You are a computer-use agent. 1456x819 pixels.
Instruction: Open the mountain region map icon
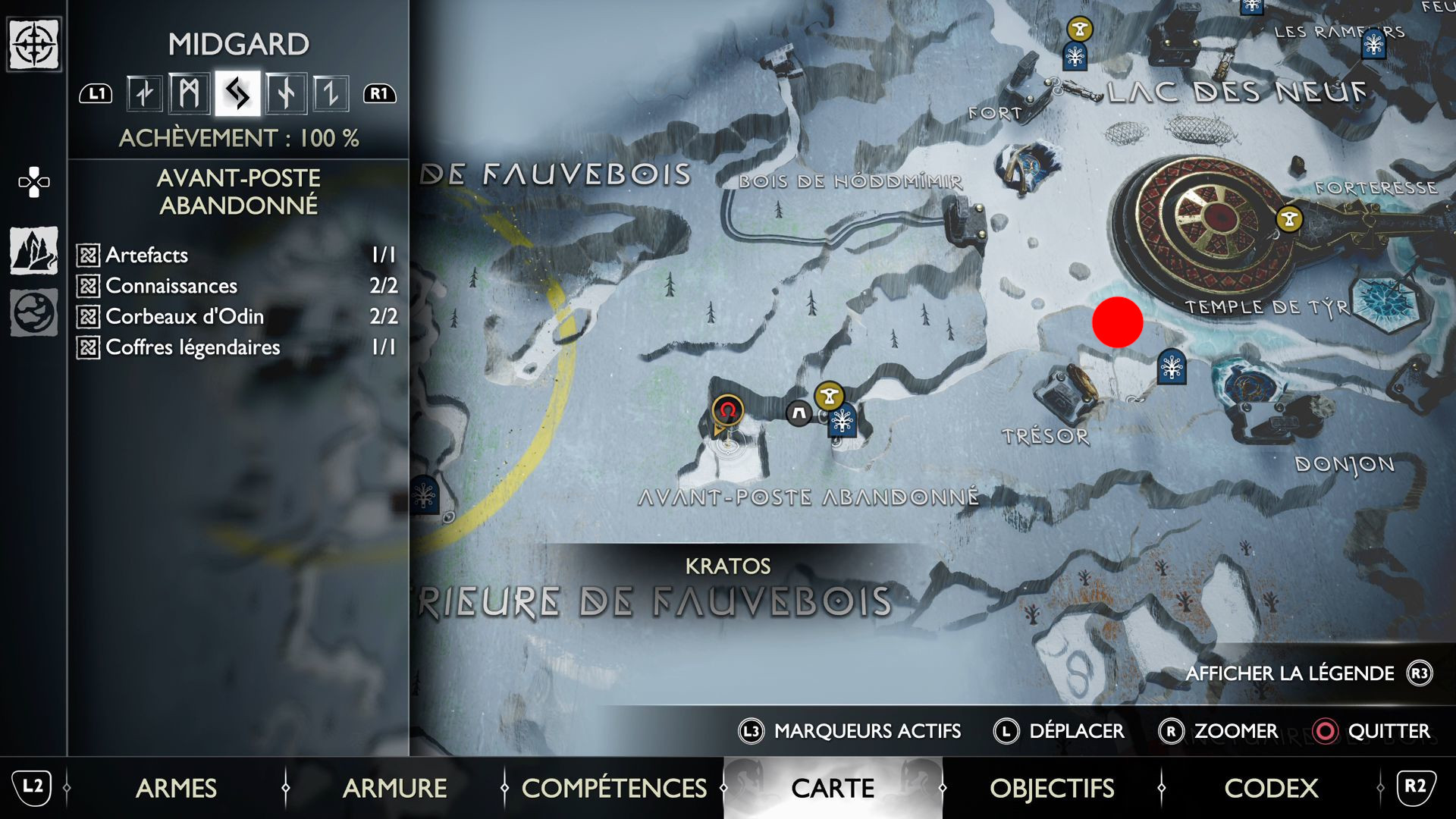coord(33,250)
